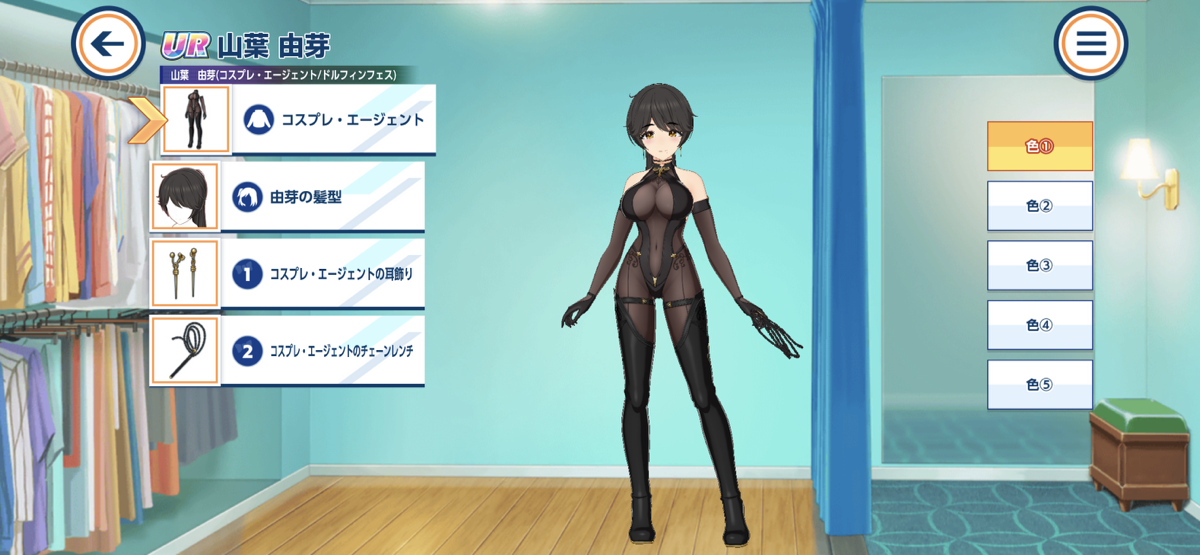The width and height of the screenshot is (1200, 555).
Task: Apply color option 色④
Action: coord(1040,325)
